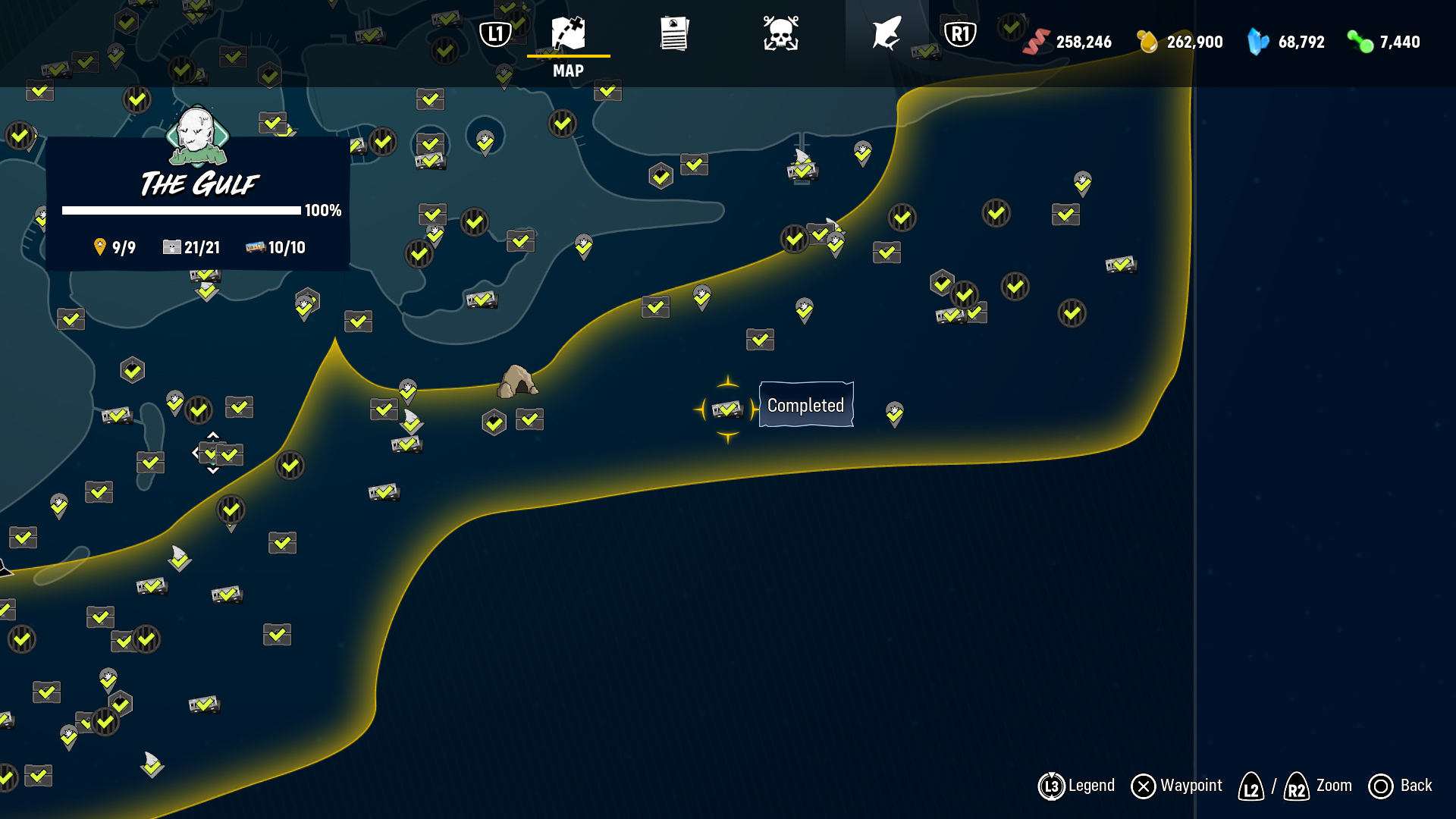Screen dimensions: 1456x819
Task: Click the directional arrows marker near the map center
Action: point(212,452)
